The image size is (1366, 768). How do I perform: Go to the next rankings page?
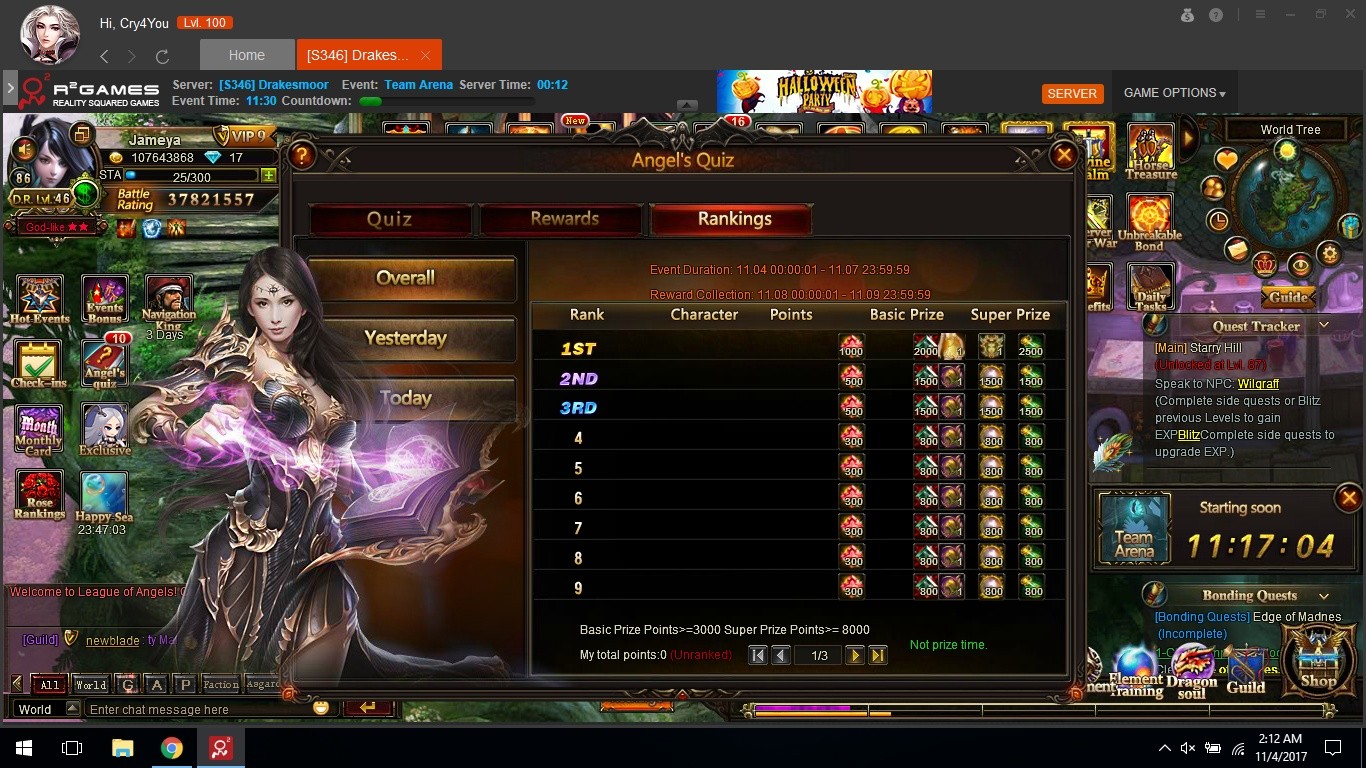click(x=854, y=655)
